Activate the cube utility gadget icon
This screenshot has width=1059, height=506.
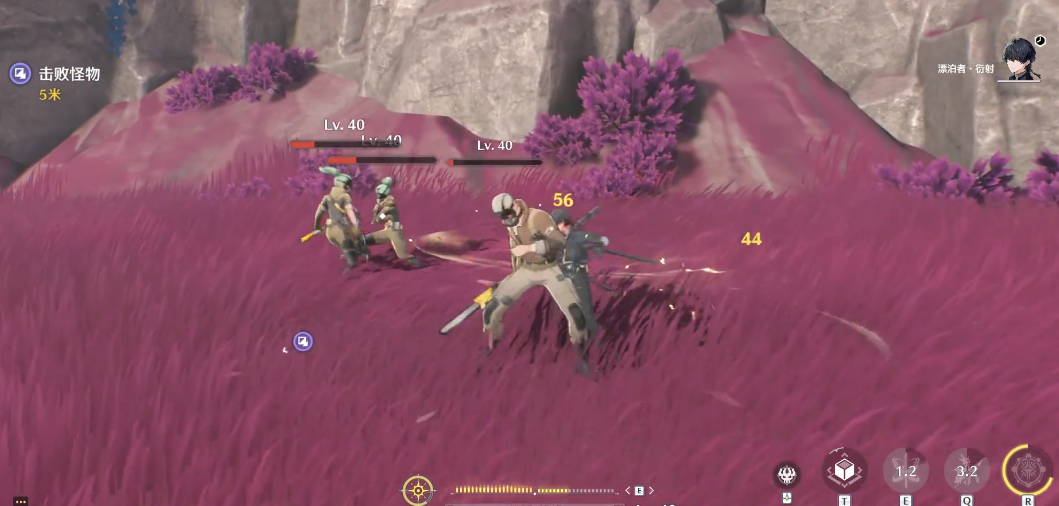point(845,469)
